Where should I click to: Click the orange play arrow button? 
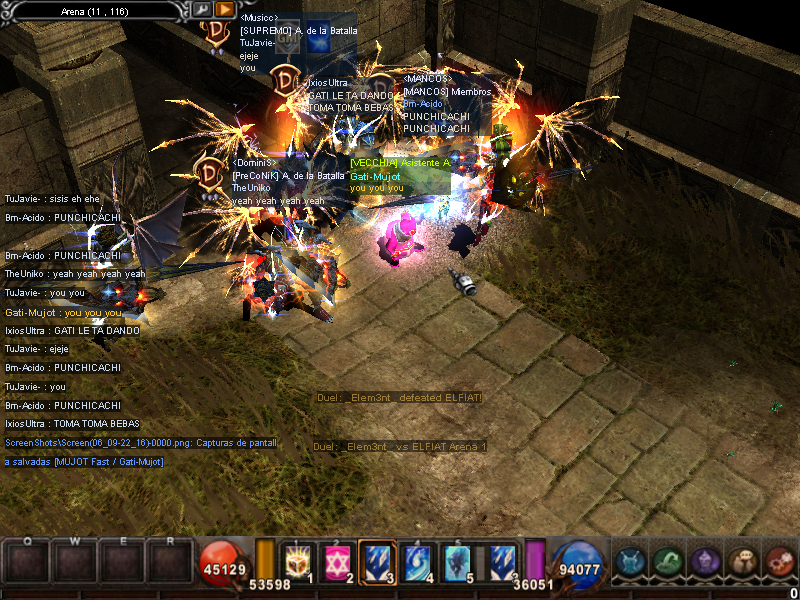click(x=225, y=10)
